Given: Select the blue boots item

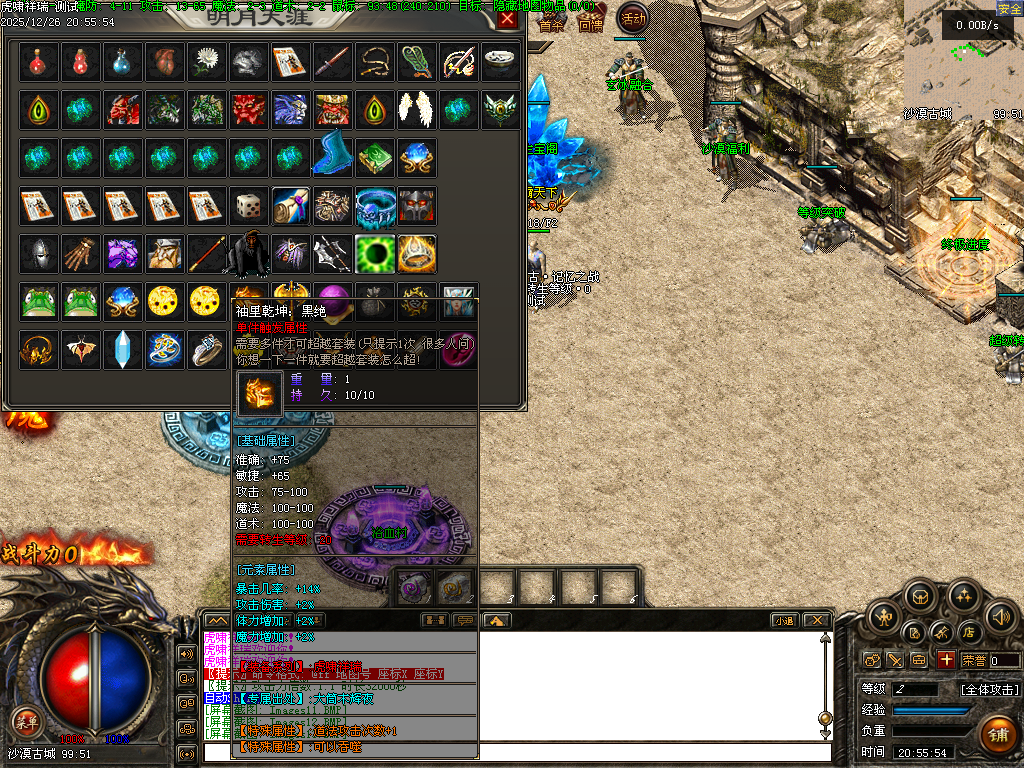Looking at the screenshot, I should click(x=331, y=155).
